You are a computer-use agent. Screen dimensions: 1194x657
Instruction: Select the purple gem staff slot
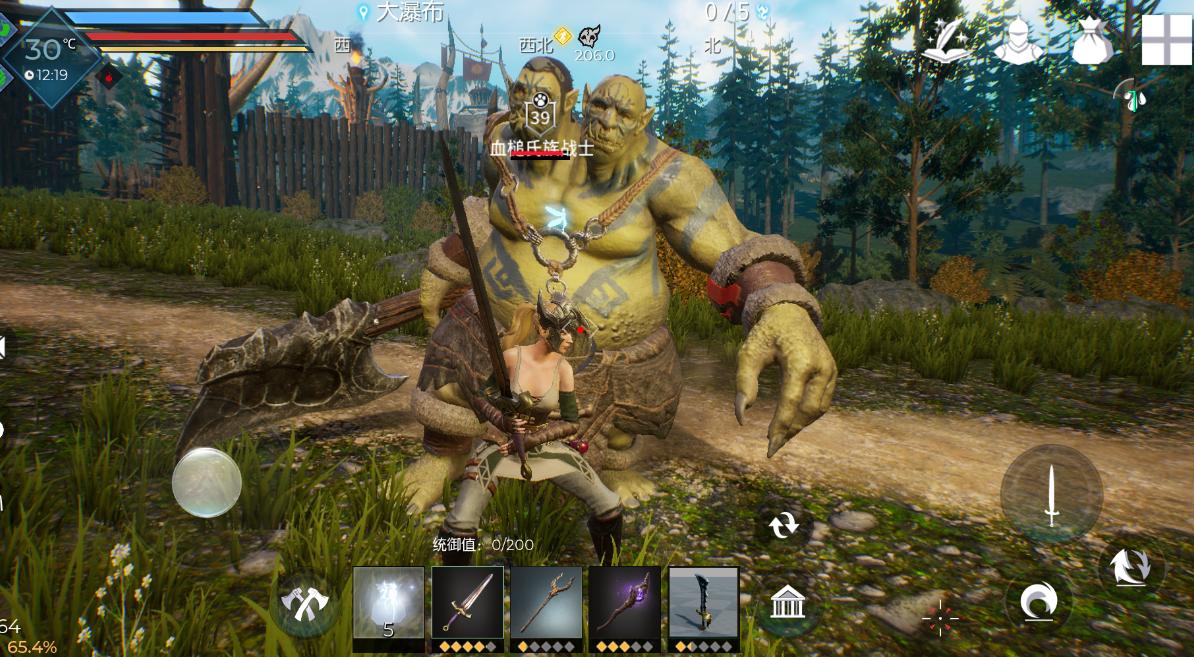tap(624, 602)
